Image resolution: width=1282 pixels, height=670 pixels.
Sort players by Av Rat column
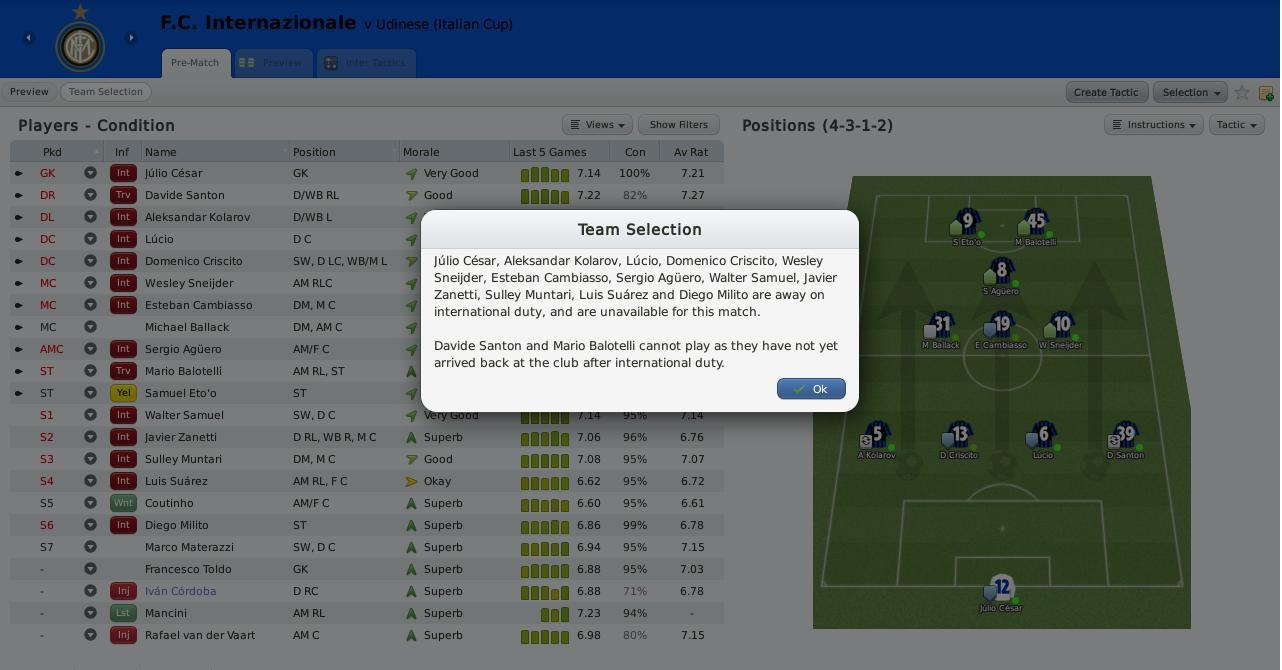coord(691,152)
